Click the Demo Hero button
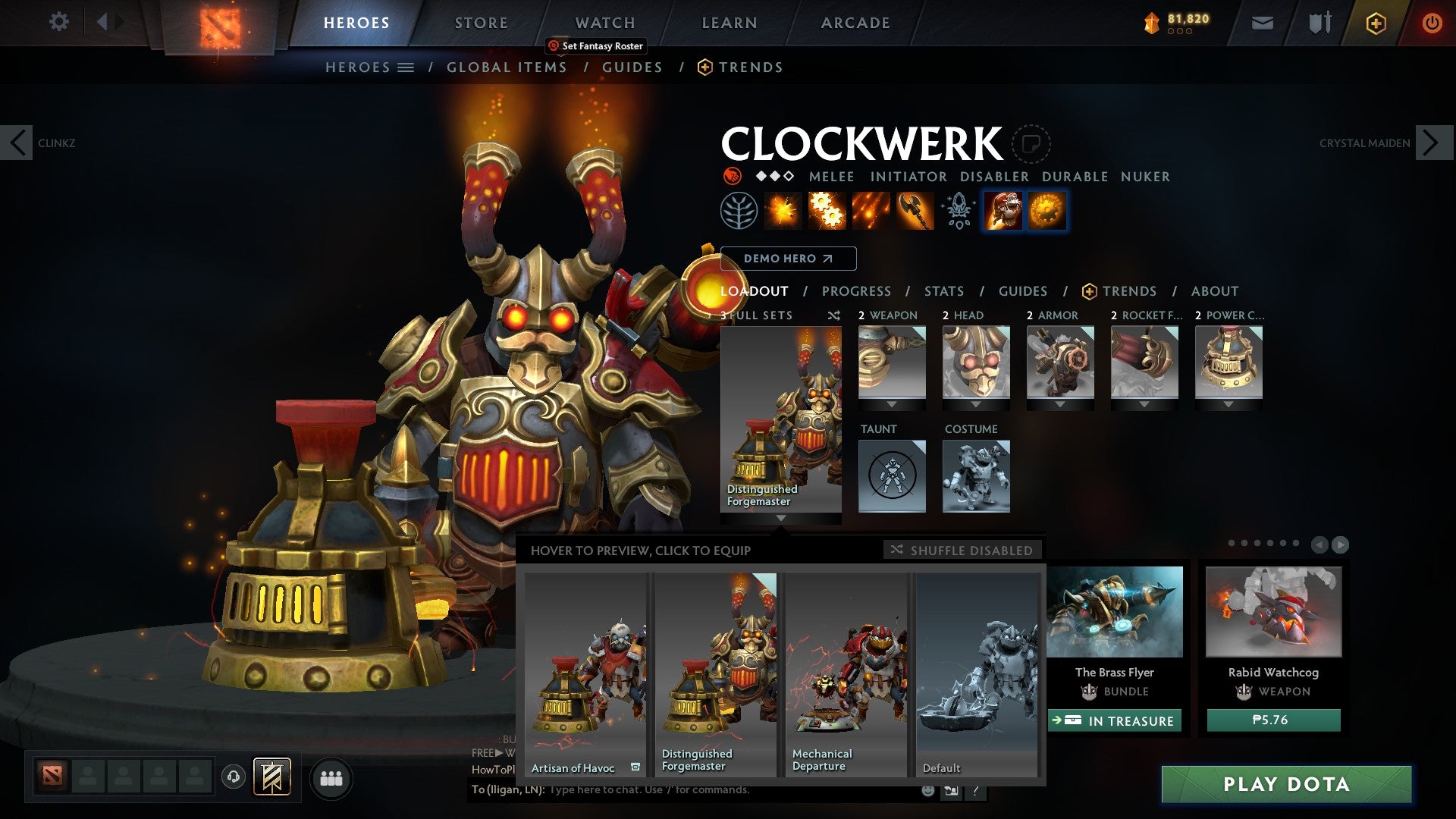This screenshot has width=1456, height=819. point(788,259)
